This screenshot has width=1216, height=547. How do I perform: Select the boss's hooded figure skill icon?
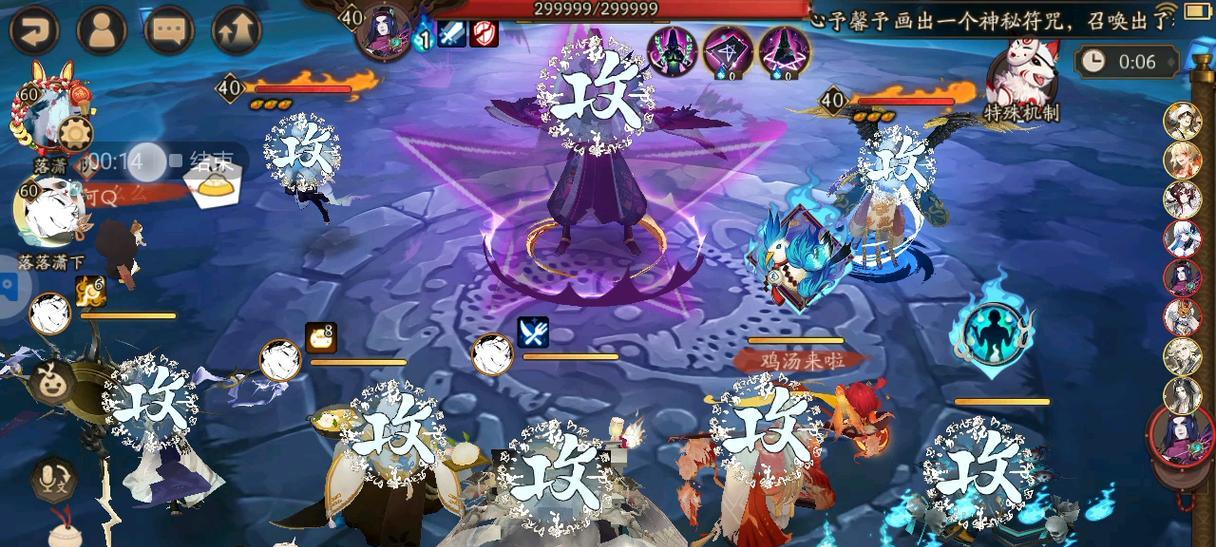[x=673, y=48]
